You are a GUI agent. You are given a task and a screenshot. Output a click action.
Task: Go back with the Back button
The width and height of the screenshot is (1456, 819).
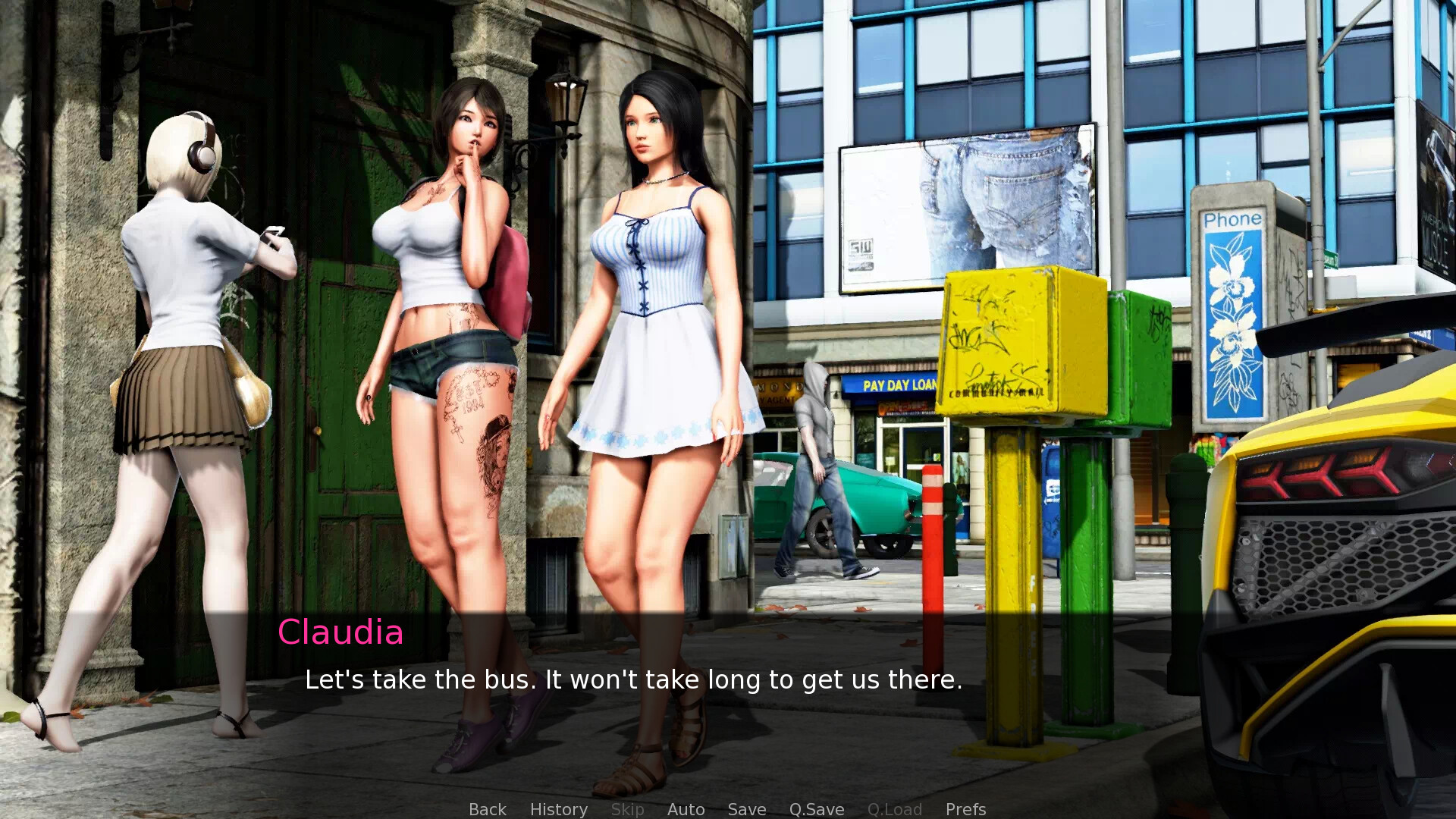point(487,809)
